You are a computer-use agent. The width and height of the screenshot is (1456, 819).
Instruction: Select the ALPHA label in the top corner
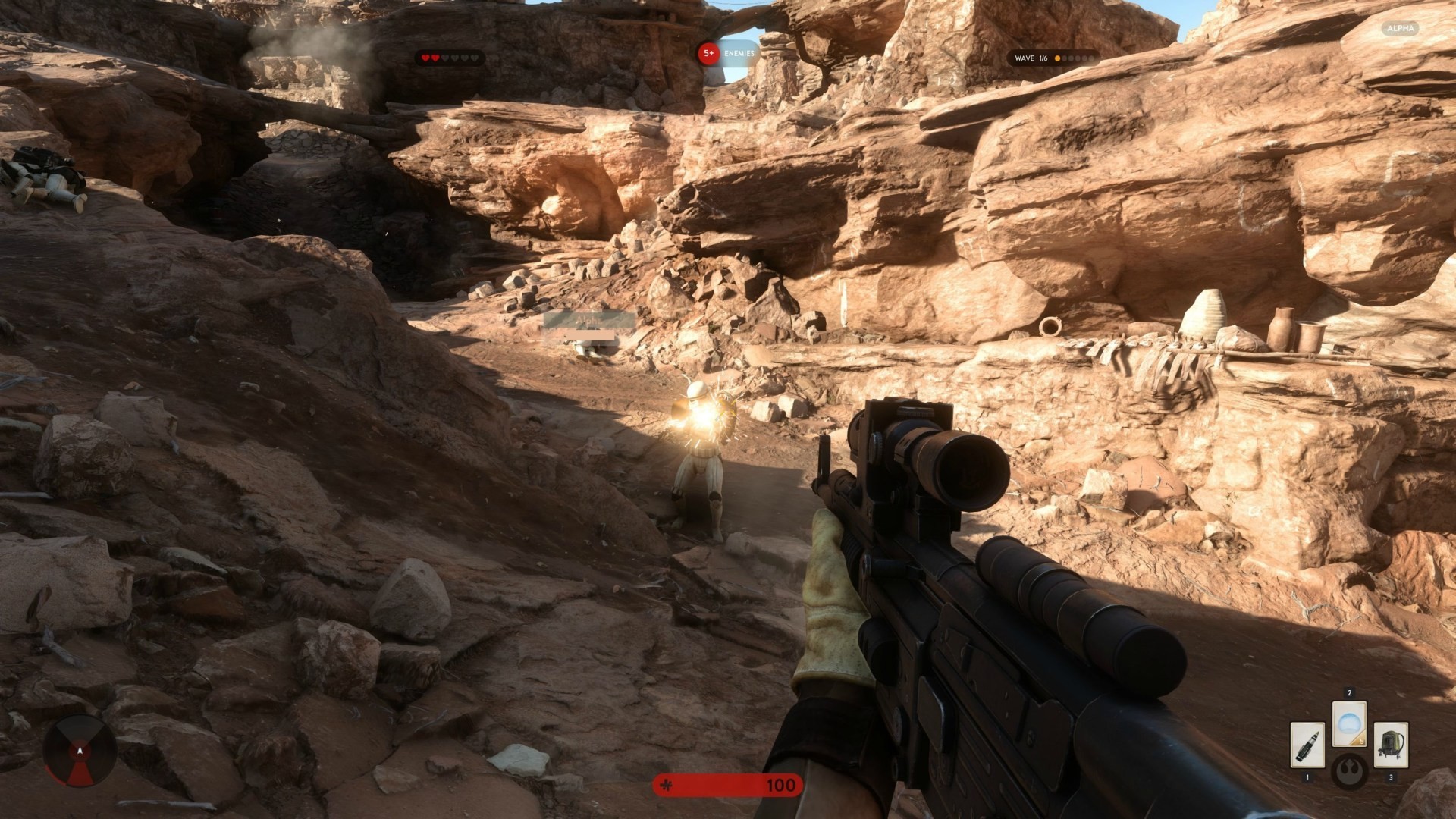click(x=1399, y=28)
